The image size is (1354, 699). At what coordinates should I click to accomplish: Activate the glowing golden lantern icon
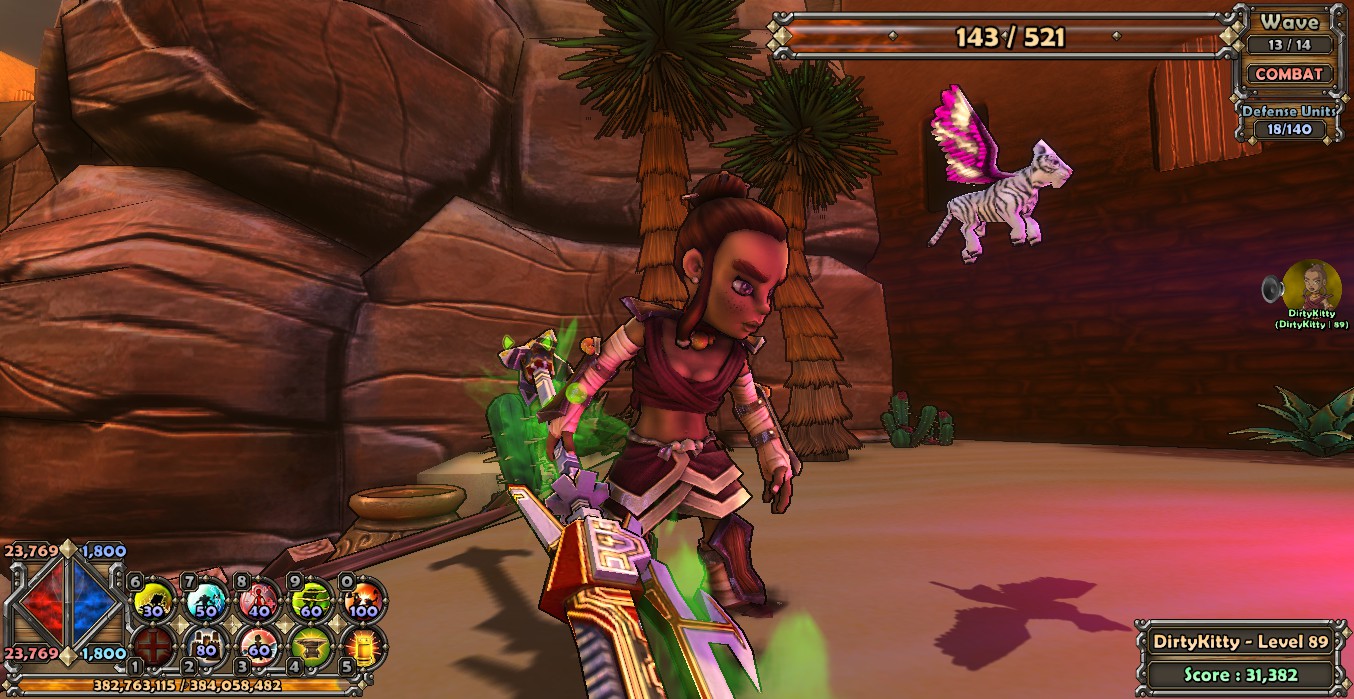click(363, 645)
